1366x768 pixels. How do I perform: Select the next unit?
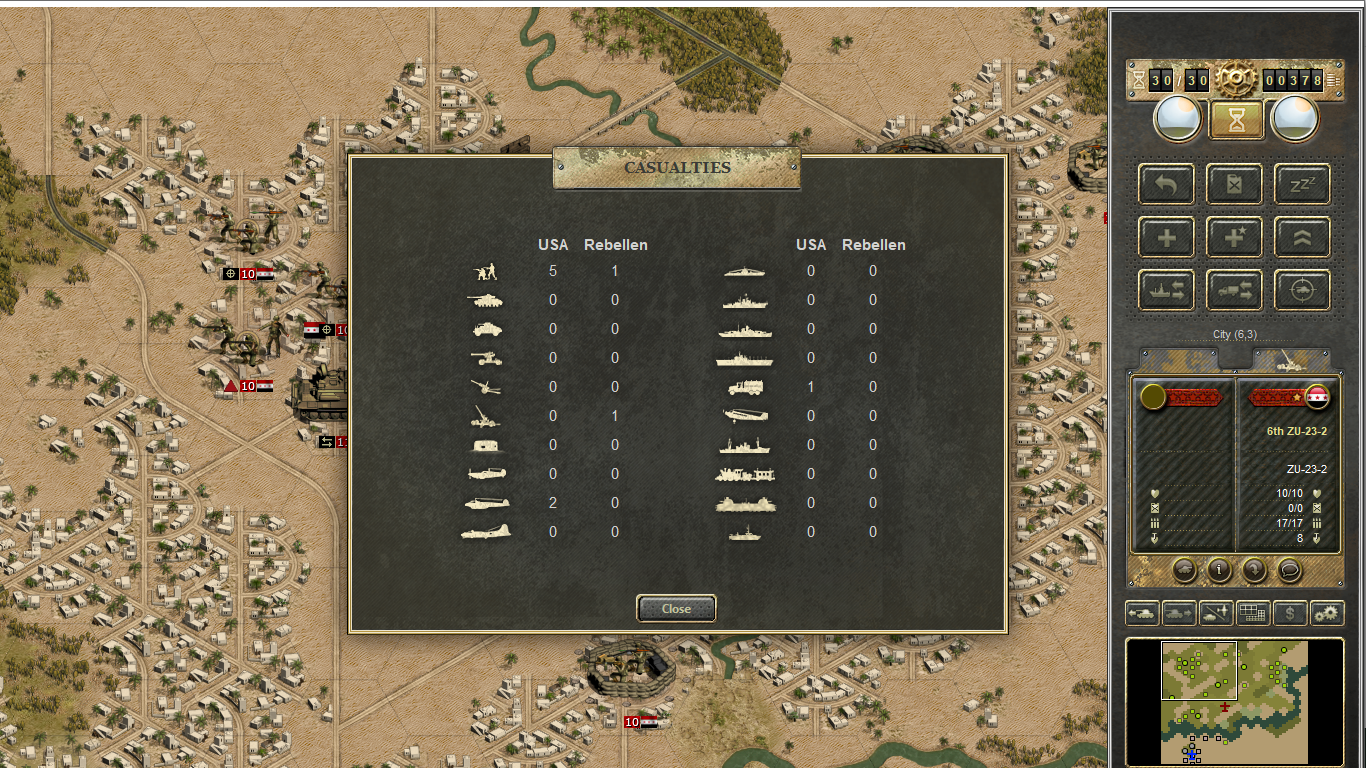[1178, 613]
